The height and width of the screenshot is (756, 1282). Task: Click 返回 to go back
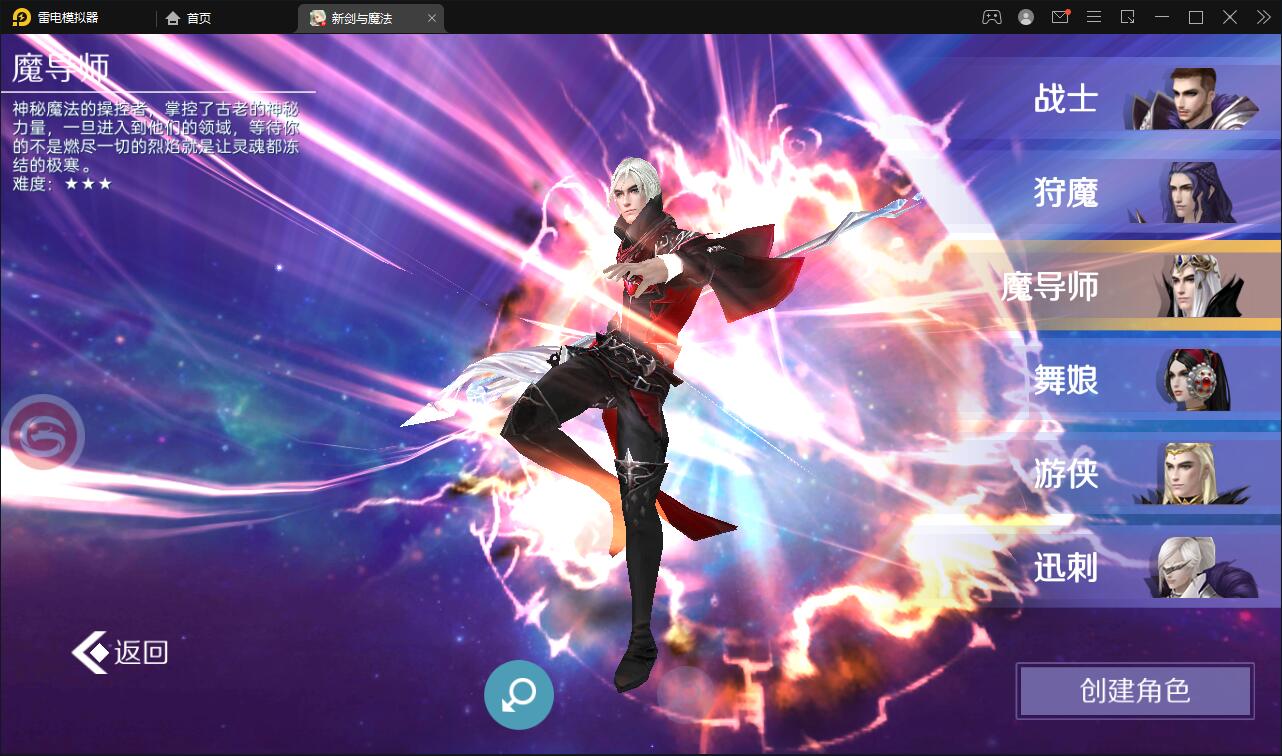[x=120, y=651]
